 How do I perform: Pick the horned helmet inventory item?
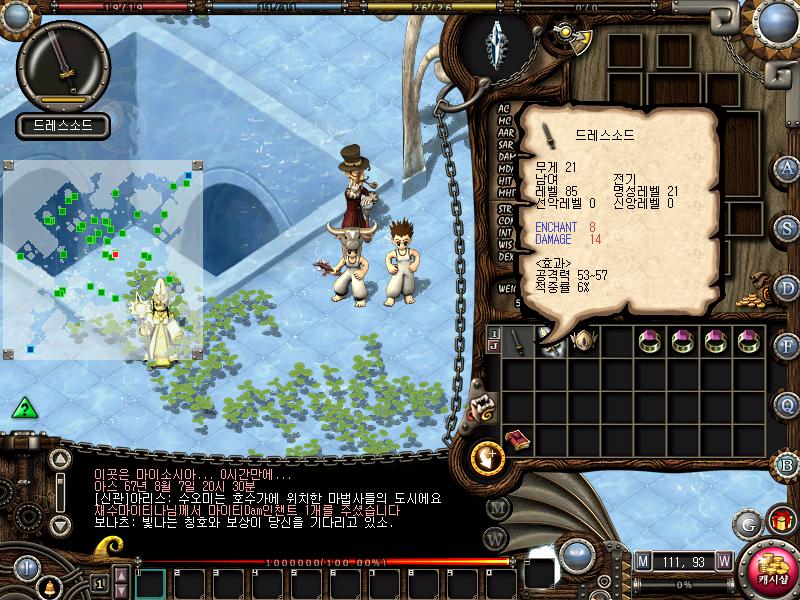[x=584, y=342]
